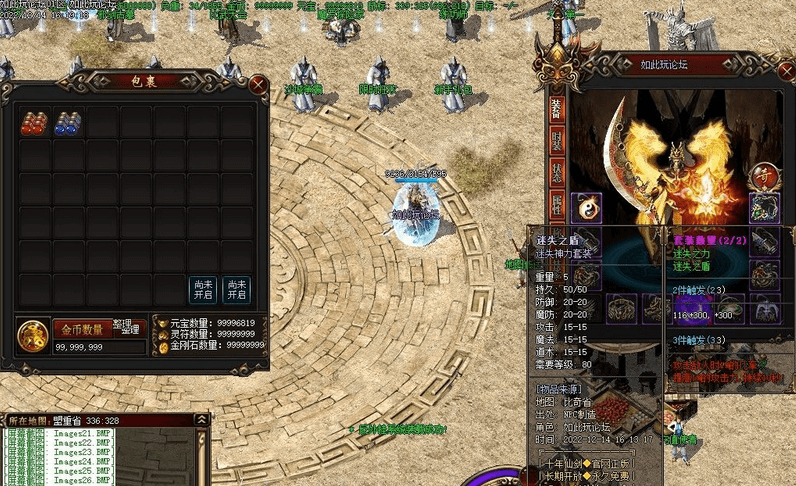
Task: Click the red round emblem button
Action: 765,174
